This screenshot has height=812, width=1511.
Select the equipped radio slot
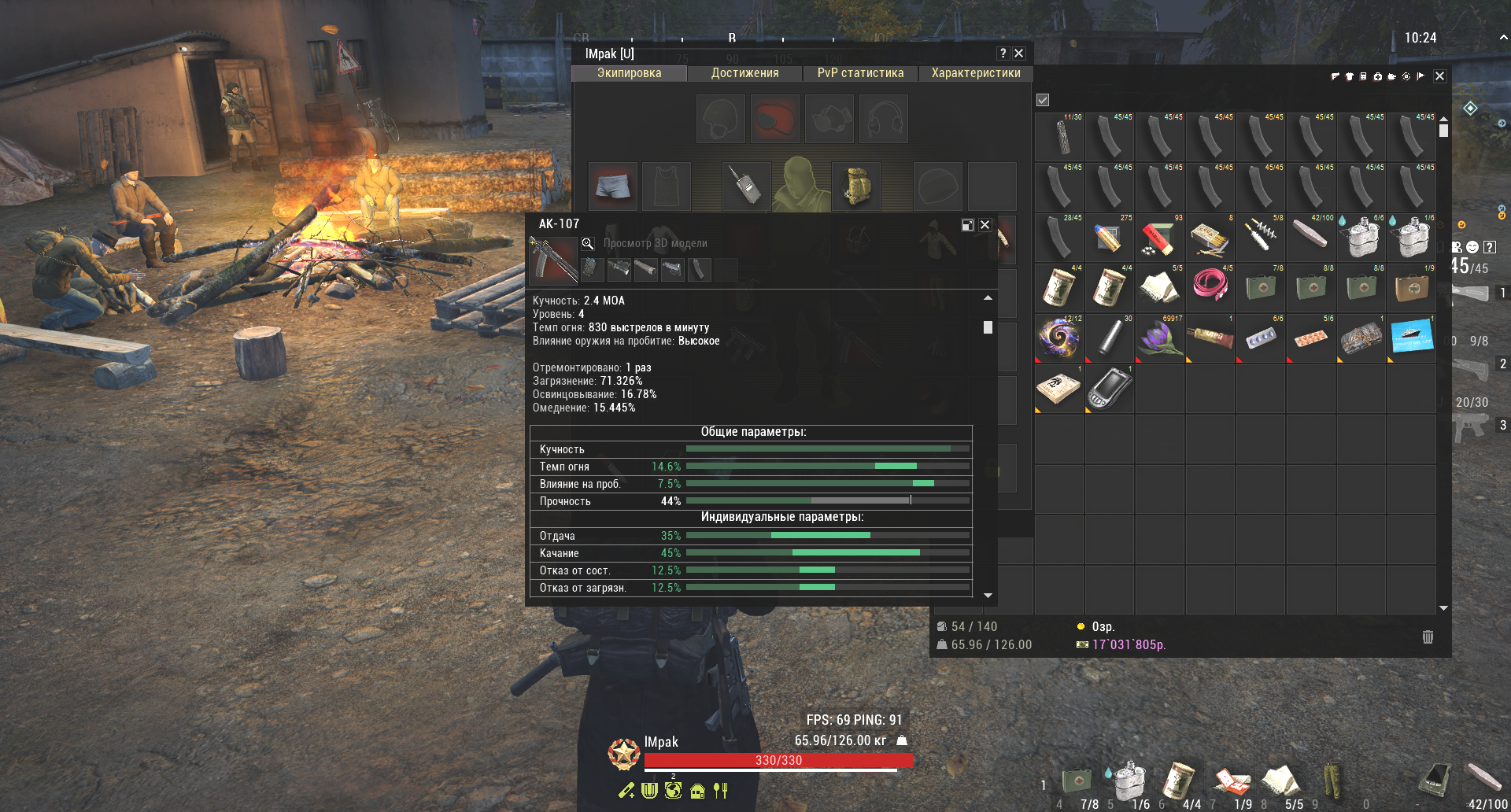point(746,186)
